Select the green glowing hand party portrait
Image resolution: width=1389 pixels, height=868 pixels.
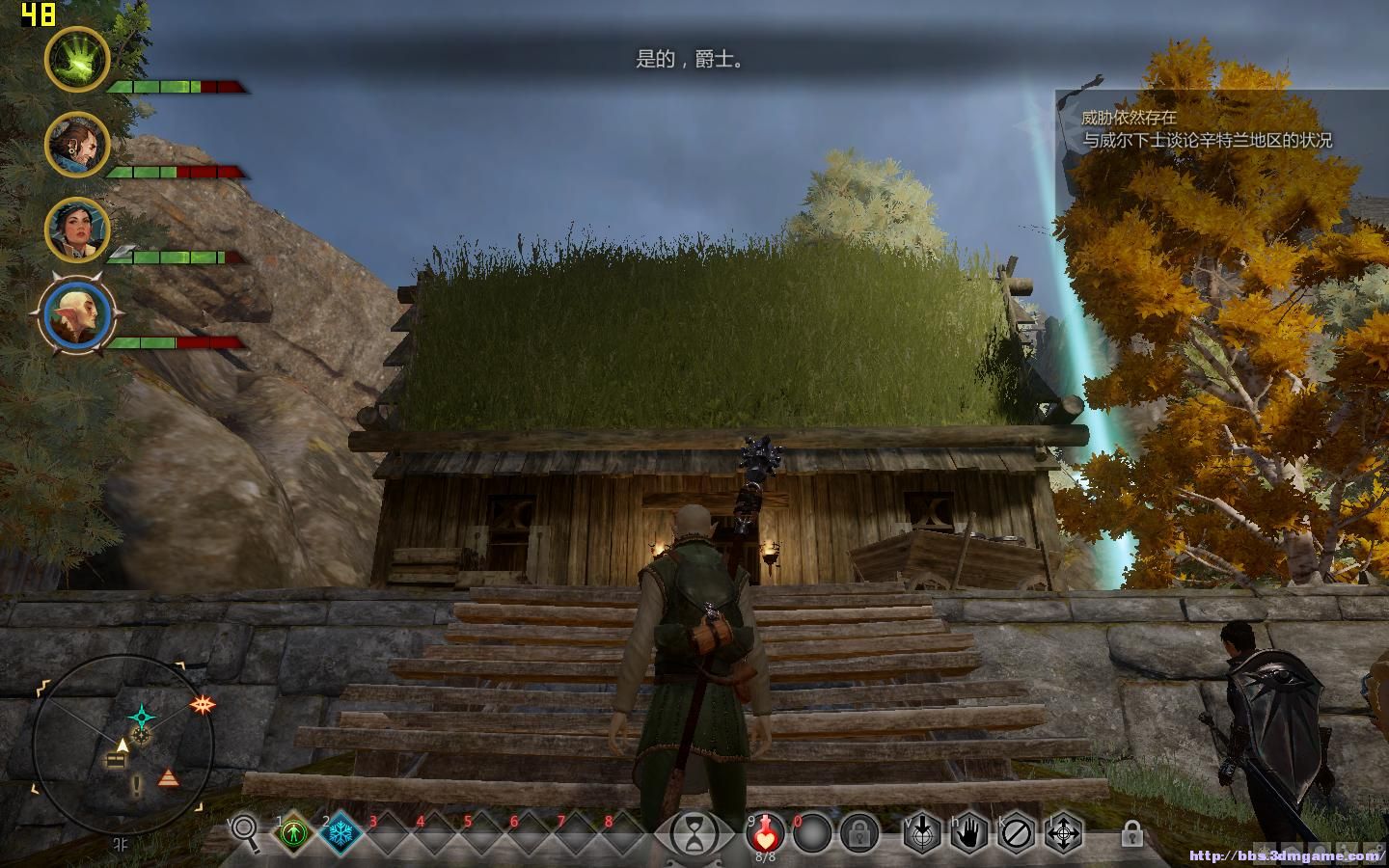[77, 59]
